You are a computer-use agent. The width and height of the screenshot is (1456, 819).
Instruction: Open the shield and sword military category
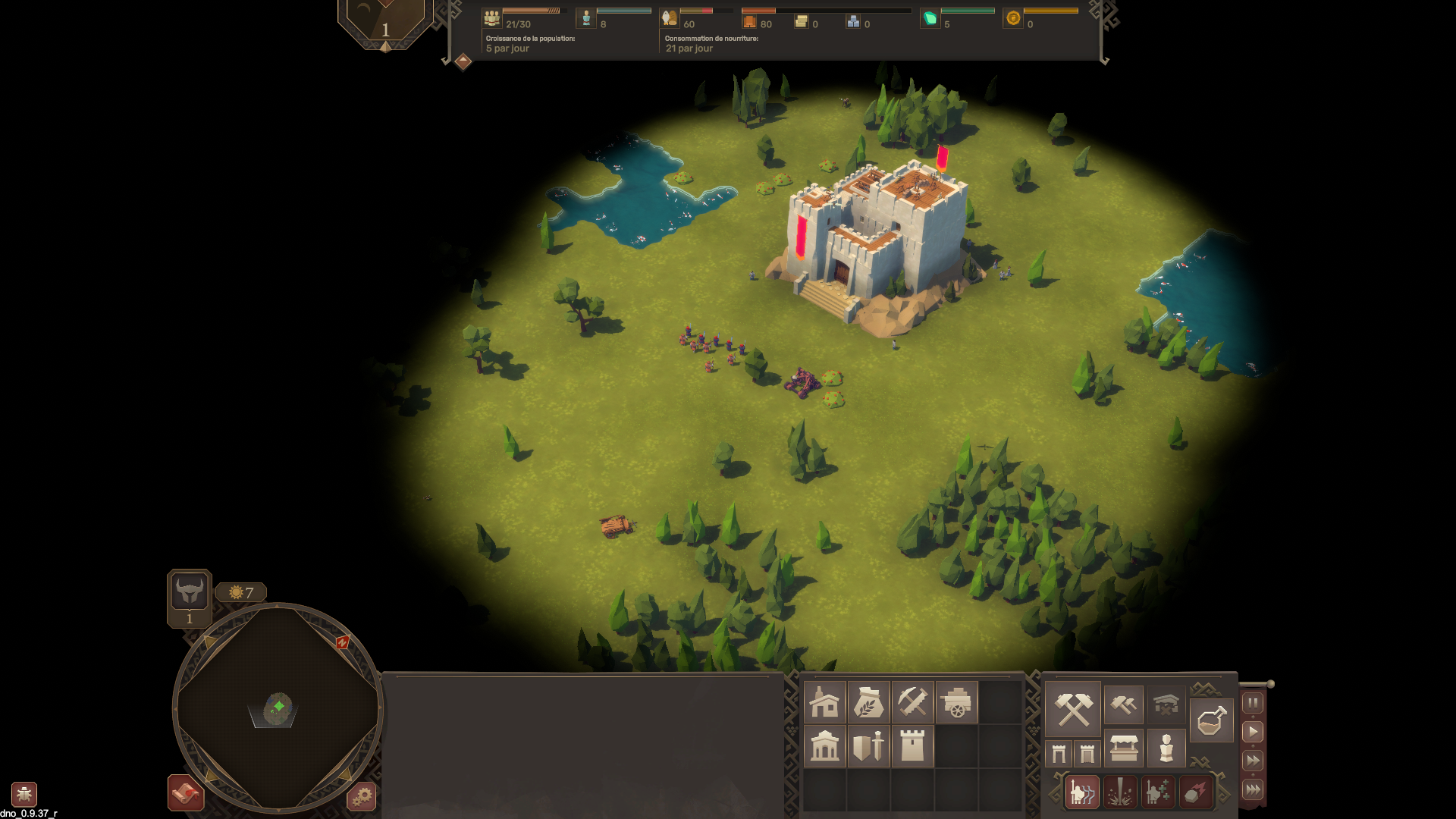(868, 746)
